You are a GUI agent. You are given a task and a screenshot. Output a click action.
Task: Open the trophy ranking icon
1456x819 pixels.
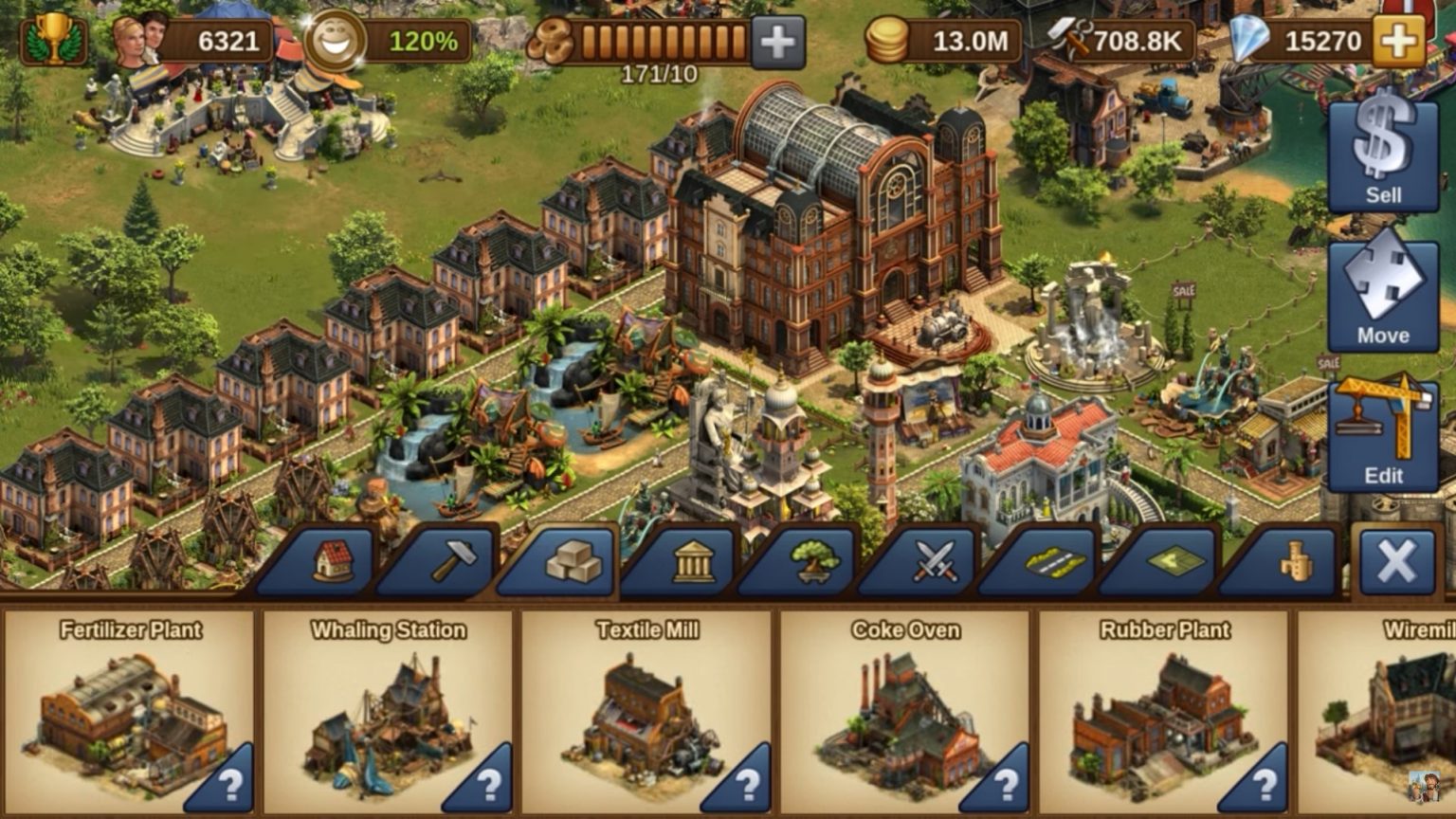click(x=54, y=41)
